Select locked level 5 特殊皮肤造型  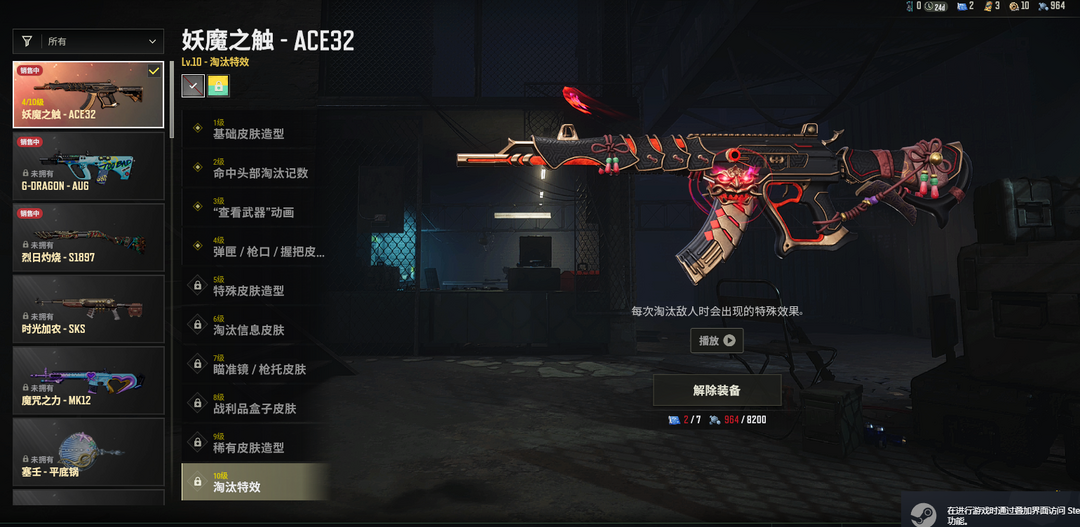[255, 286]
